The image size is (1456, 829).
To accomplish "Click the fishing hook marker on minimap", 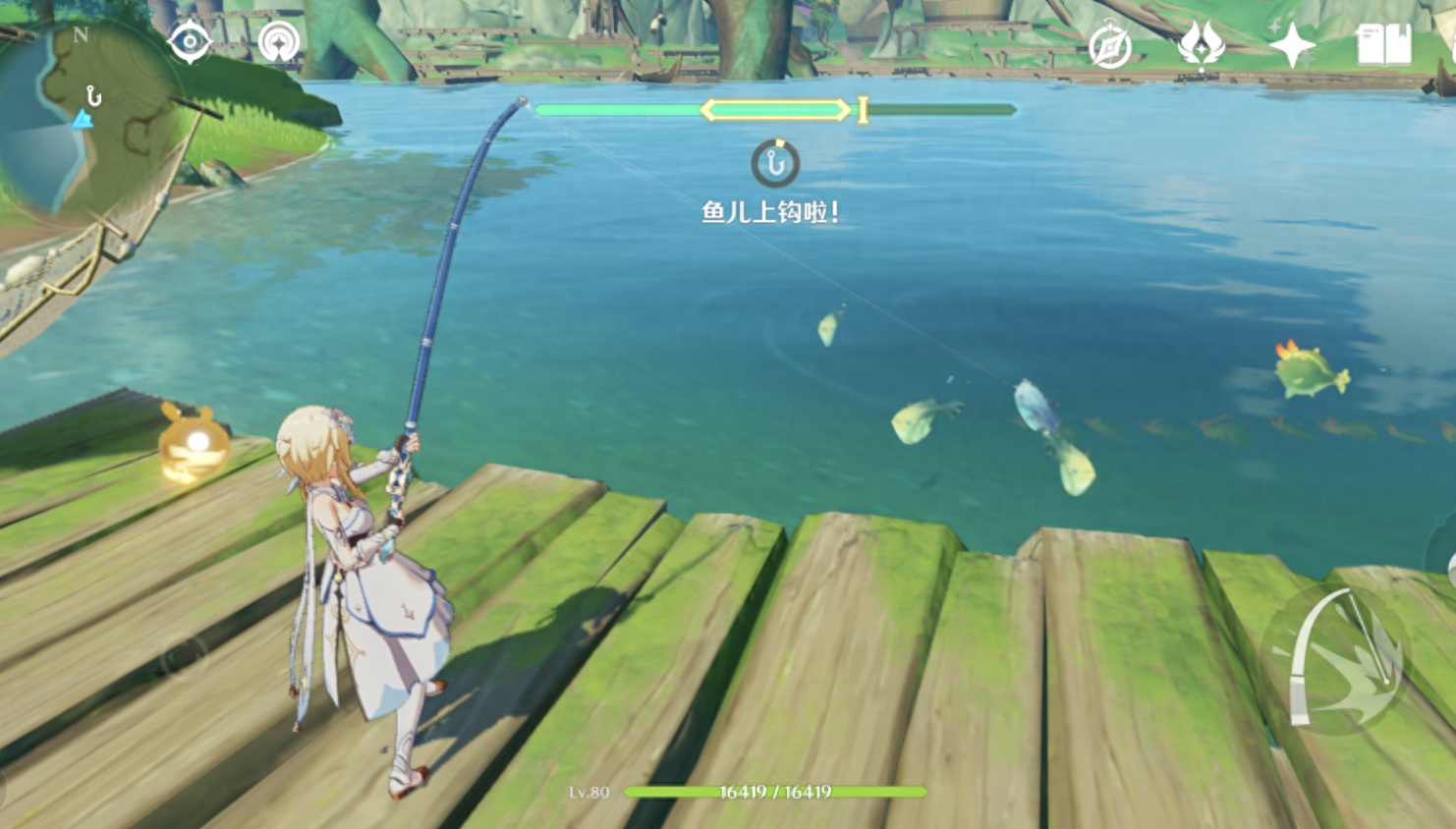I will 93,96.
